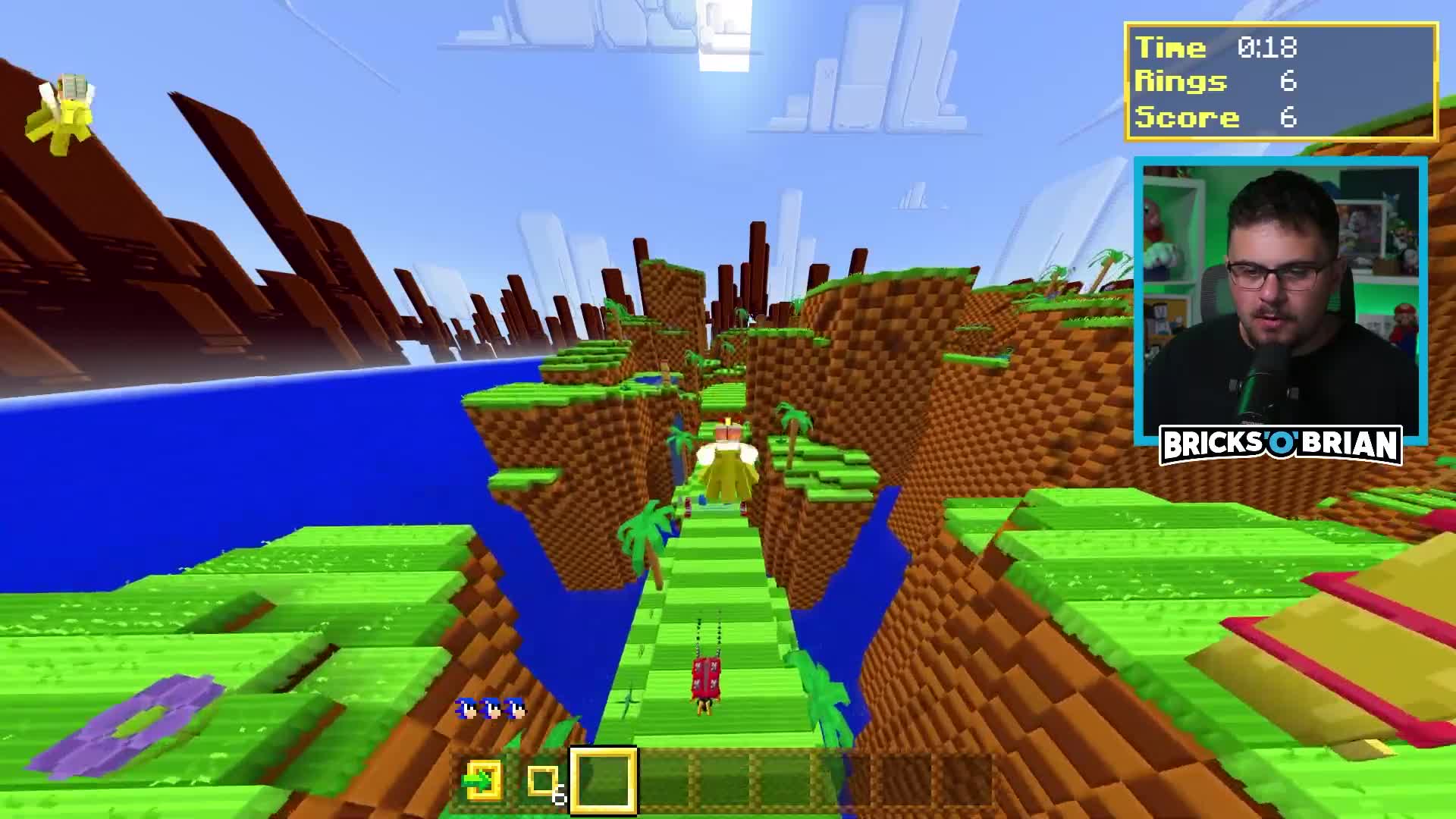Click the Rings counter in the HUD
Image resolution: width=1456 pixels, height=819 pixels.
pos(1213,82)
